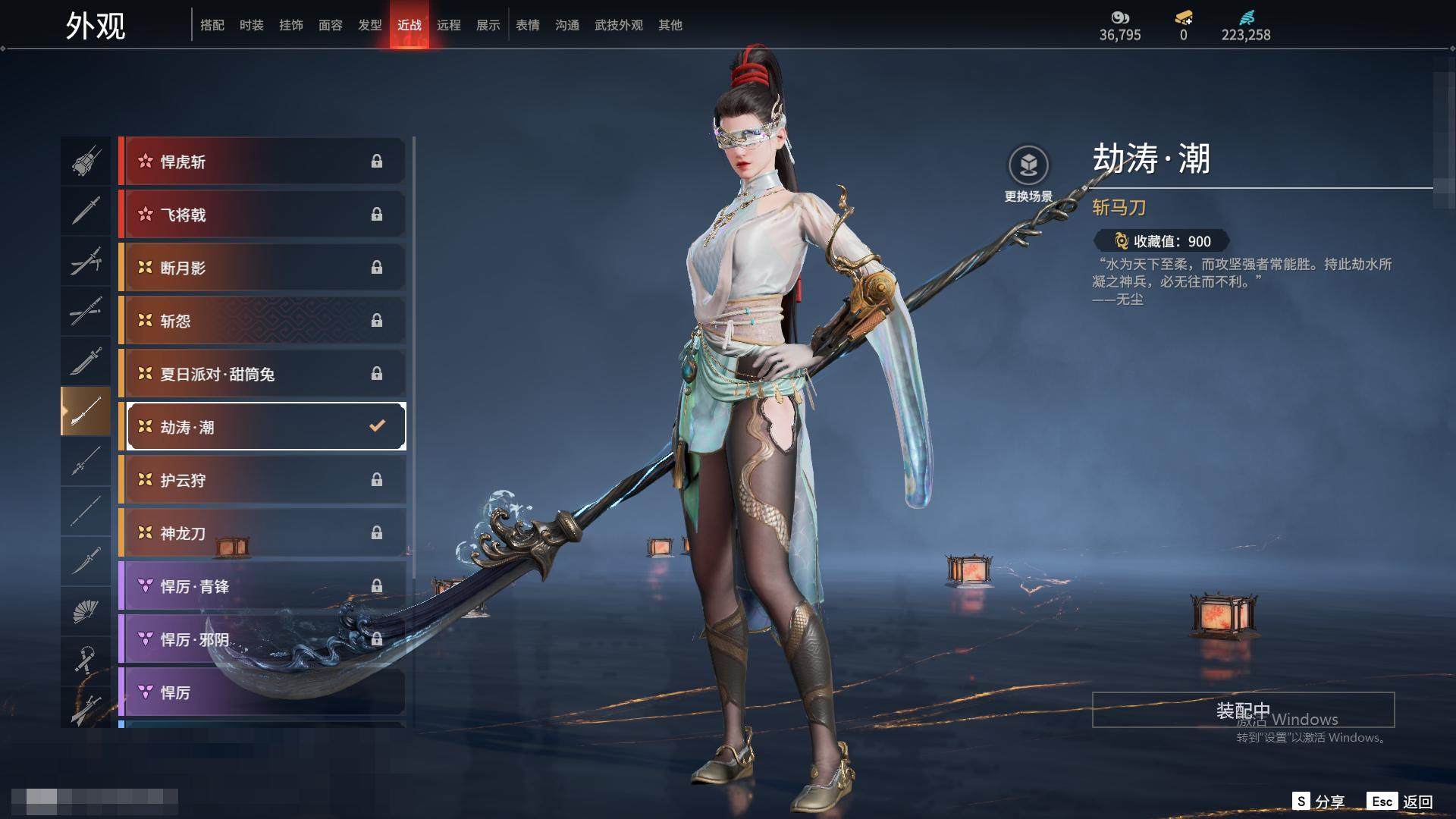Image resolution: width=1456 pixels, height=819 pixels.
Task: Select 夏日派对·甜筒兔 skin
Action: [262, 374]
